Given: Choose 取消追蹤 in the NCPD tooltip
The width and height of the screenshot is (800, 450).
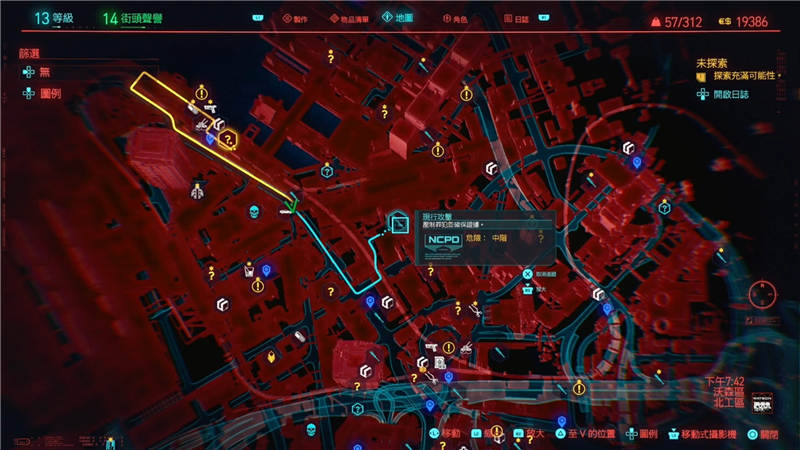Looking at the screenshot, I should (x=549, y=271).
